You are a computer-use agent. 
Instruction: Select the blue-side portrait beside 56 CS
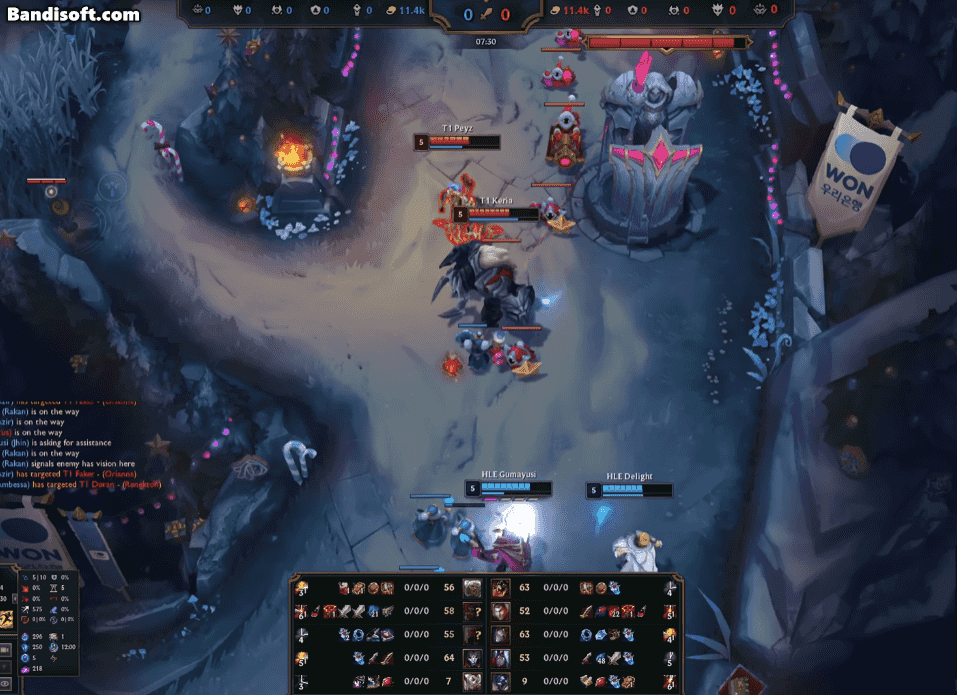click(472, 588)
